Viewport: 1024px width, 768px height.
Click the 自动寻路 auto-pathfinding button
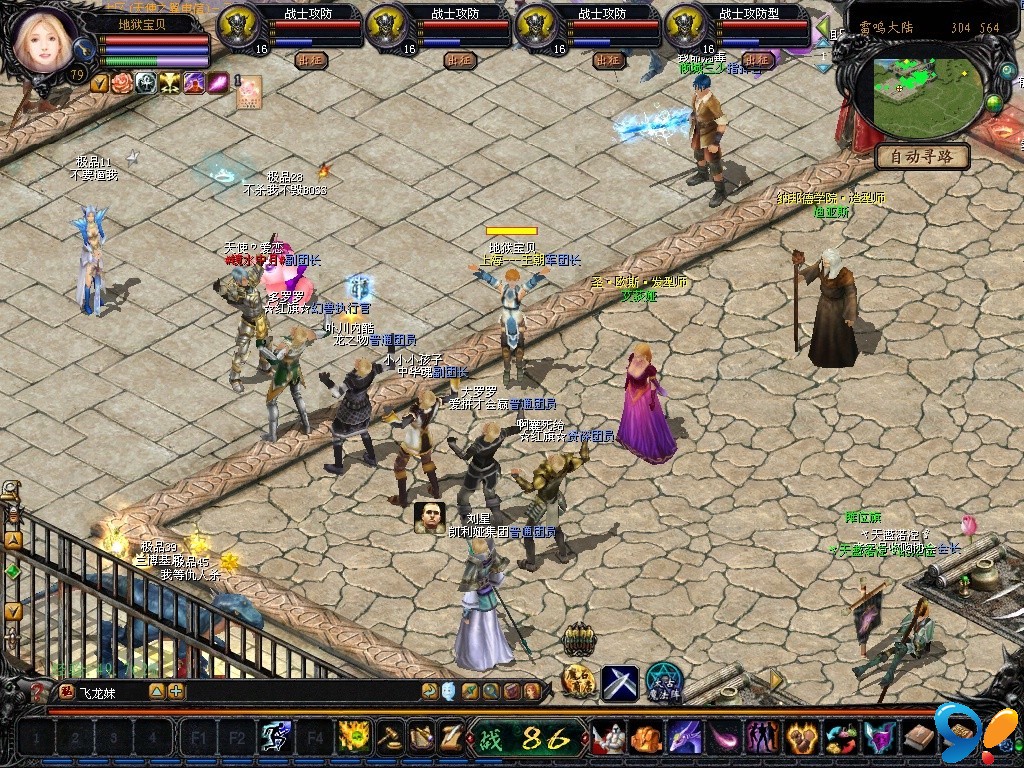tap(922, 156)
